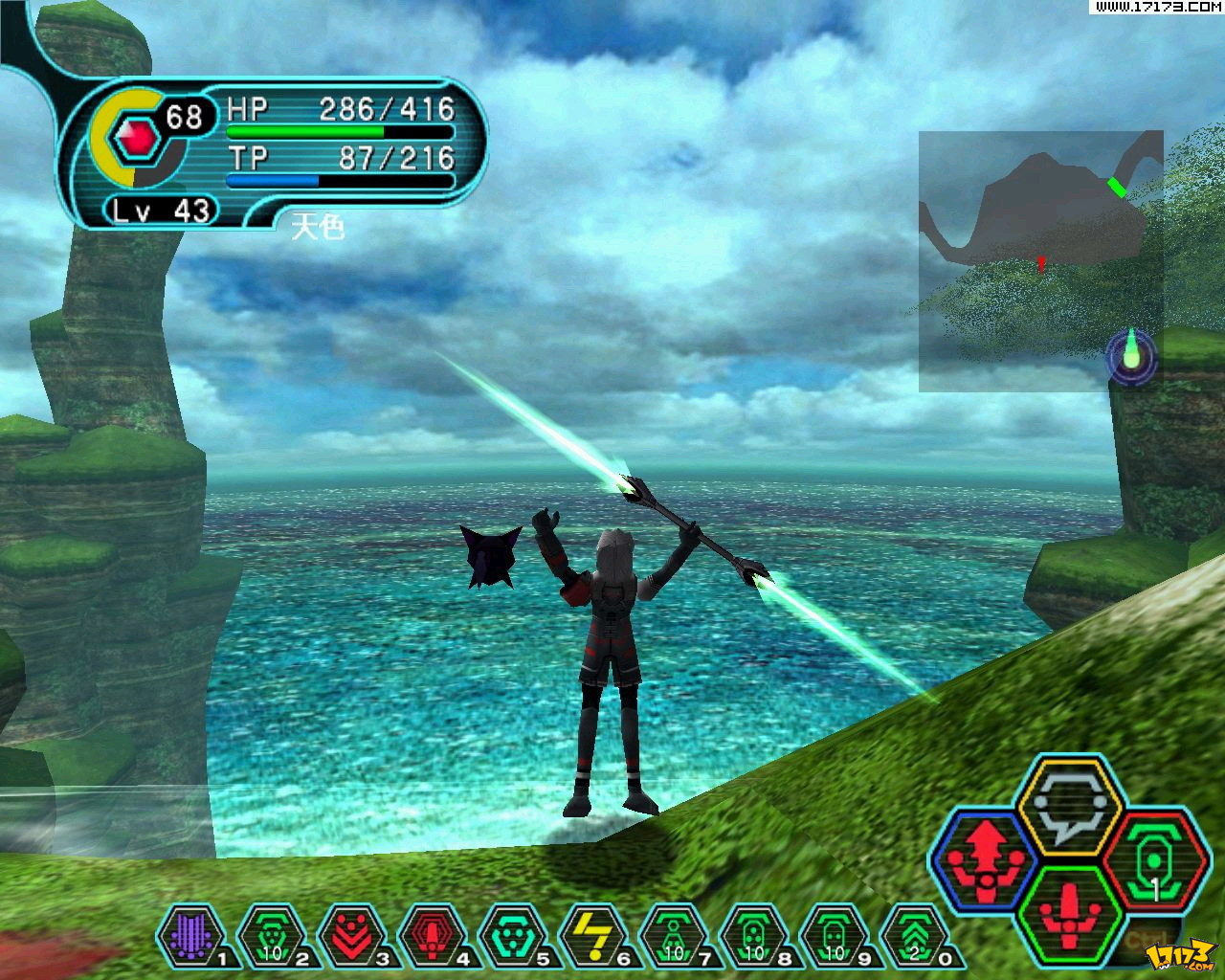The width and height of the screenshot is (1225, 980).
Task: Click the area minimap overlay
Action: point(1040,260)
